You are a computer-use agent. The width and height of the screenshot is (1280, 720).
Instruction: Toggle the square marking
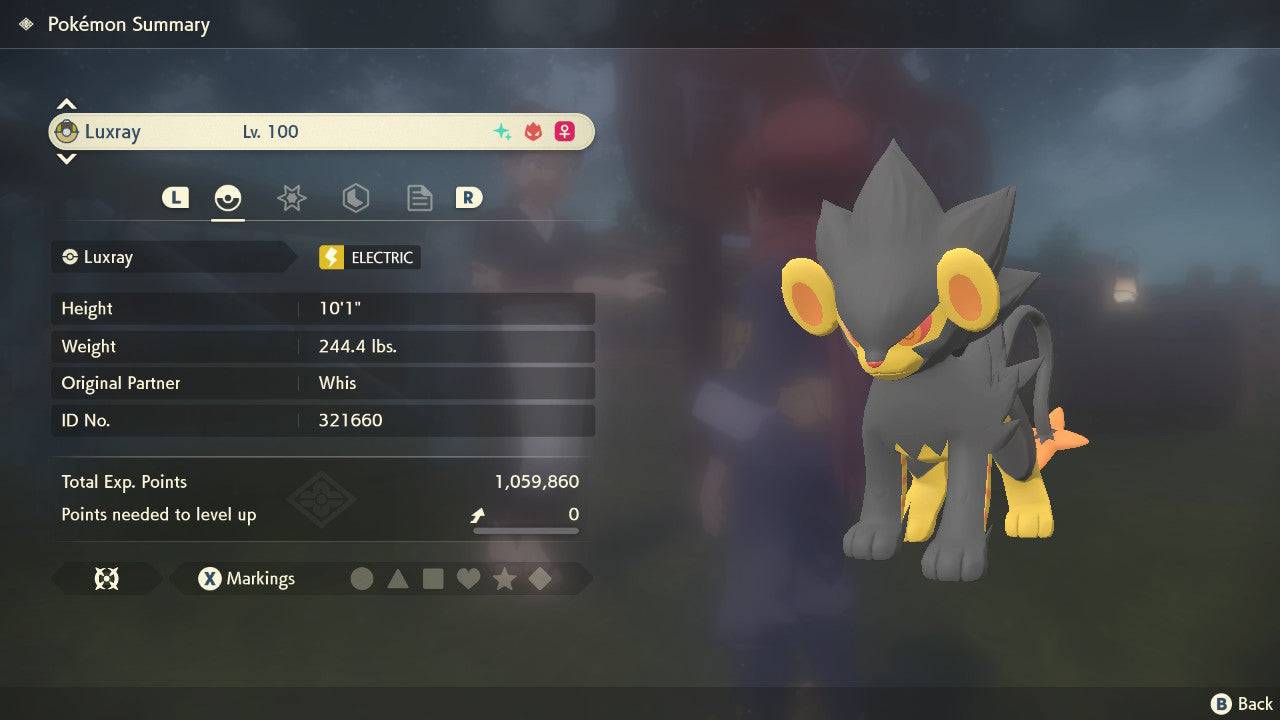click(433, 578)
